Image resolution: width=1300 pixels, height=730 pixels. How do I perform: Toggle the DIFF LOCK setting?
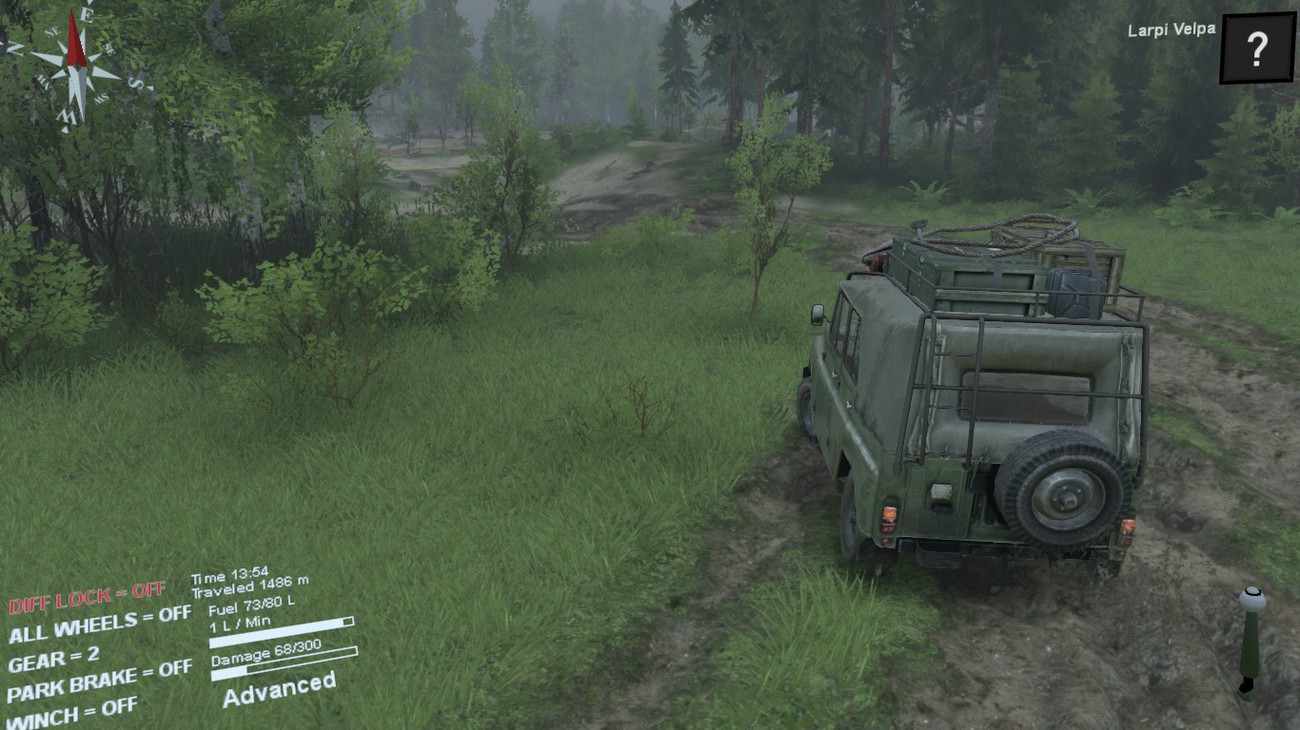[88, 598]
